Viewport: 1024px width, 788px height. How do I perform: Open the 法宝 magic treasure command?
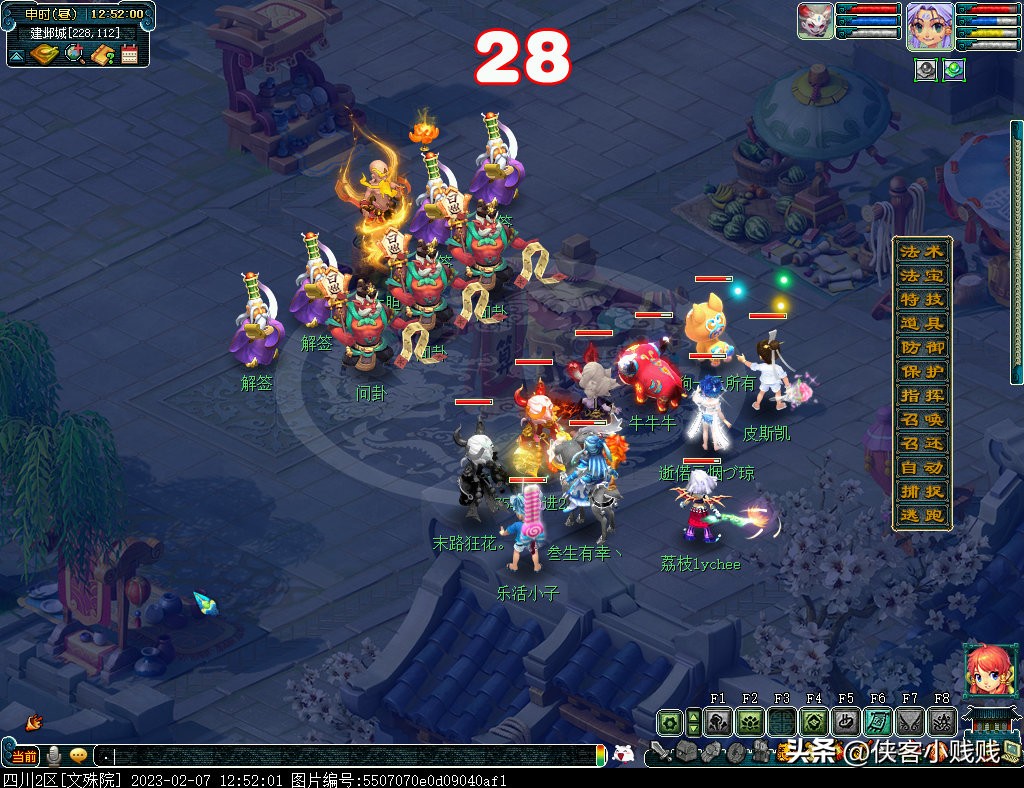[x=921, y=276]
